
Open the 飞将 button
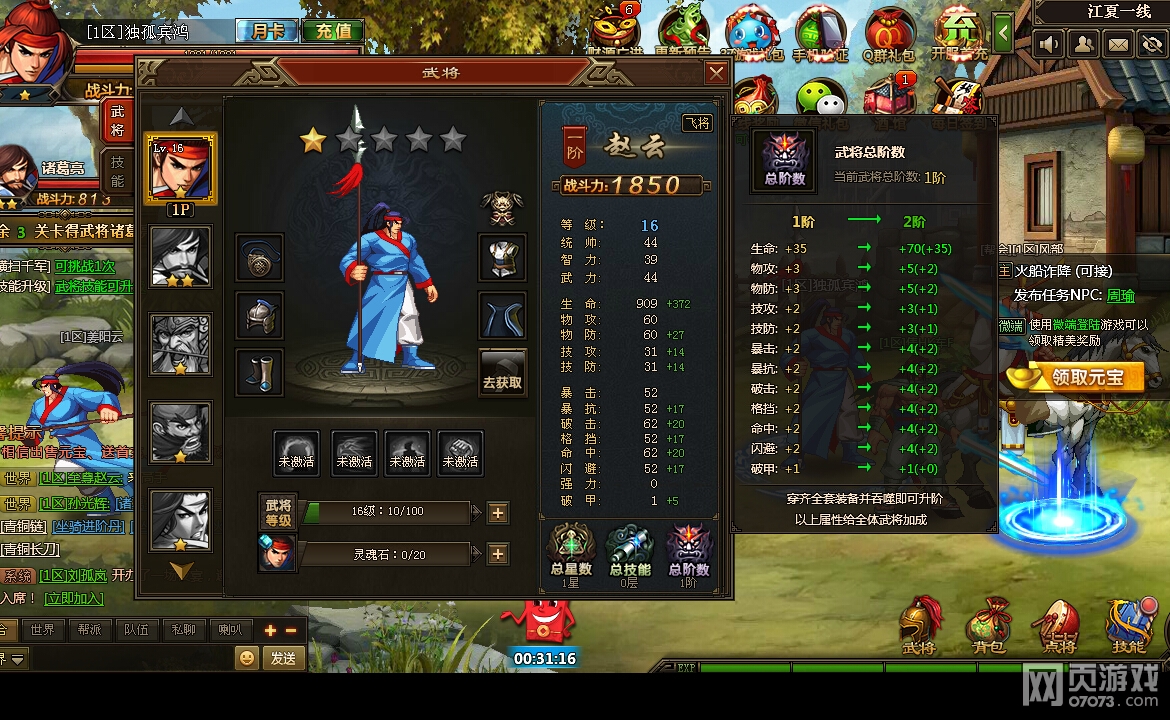(697, 123)
